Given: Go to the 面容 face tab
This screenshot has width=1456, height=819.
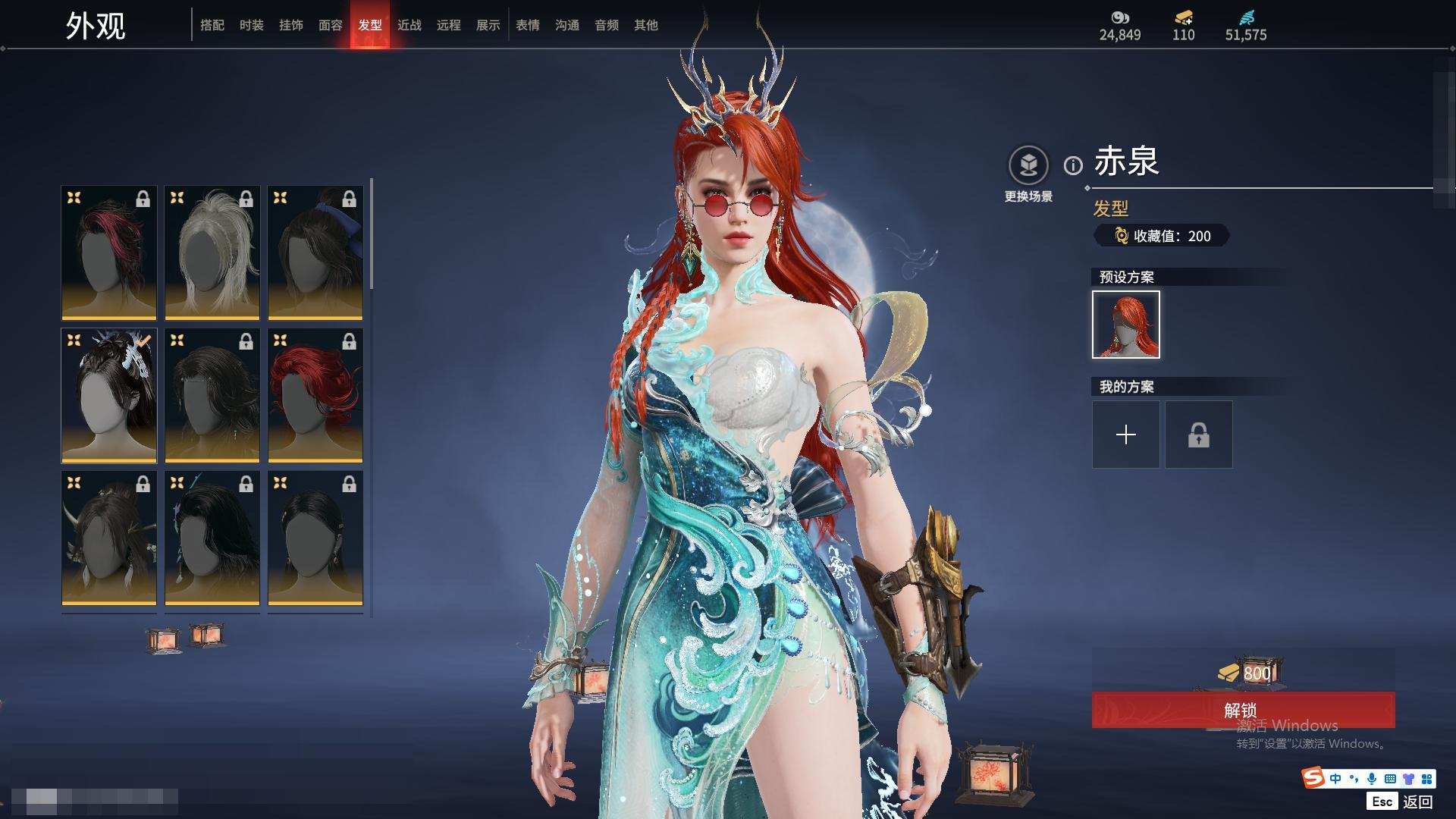Looking at the screenshot, I should [x=331, y=25].
